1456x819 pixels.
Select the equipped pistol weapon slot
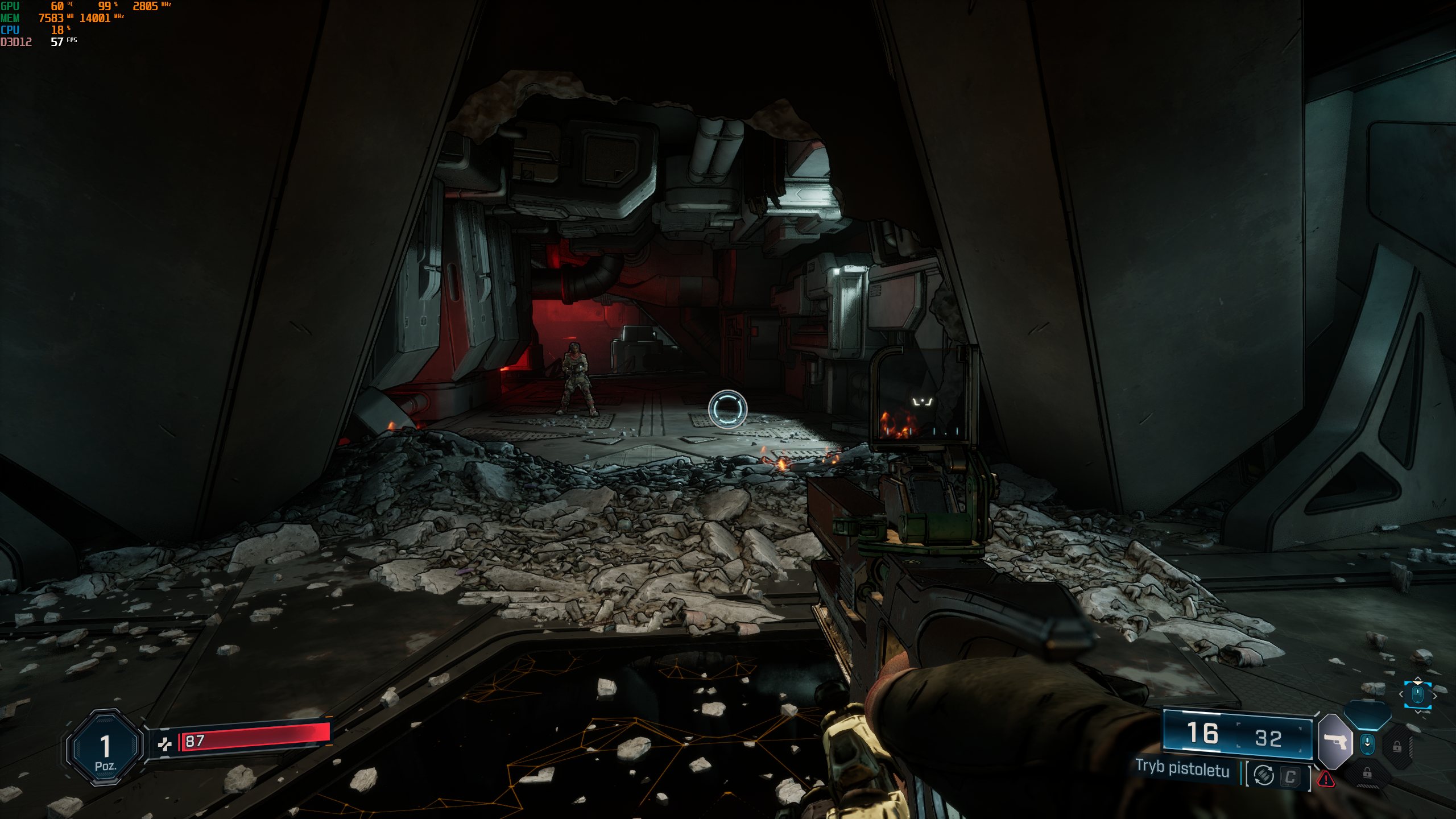(1334, 742)
